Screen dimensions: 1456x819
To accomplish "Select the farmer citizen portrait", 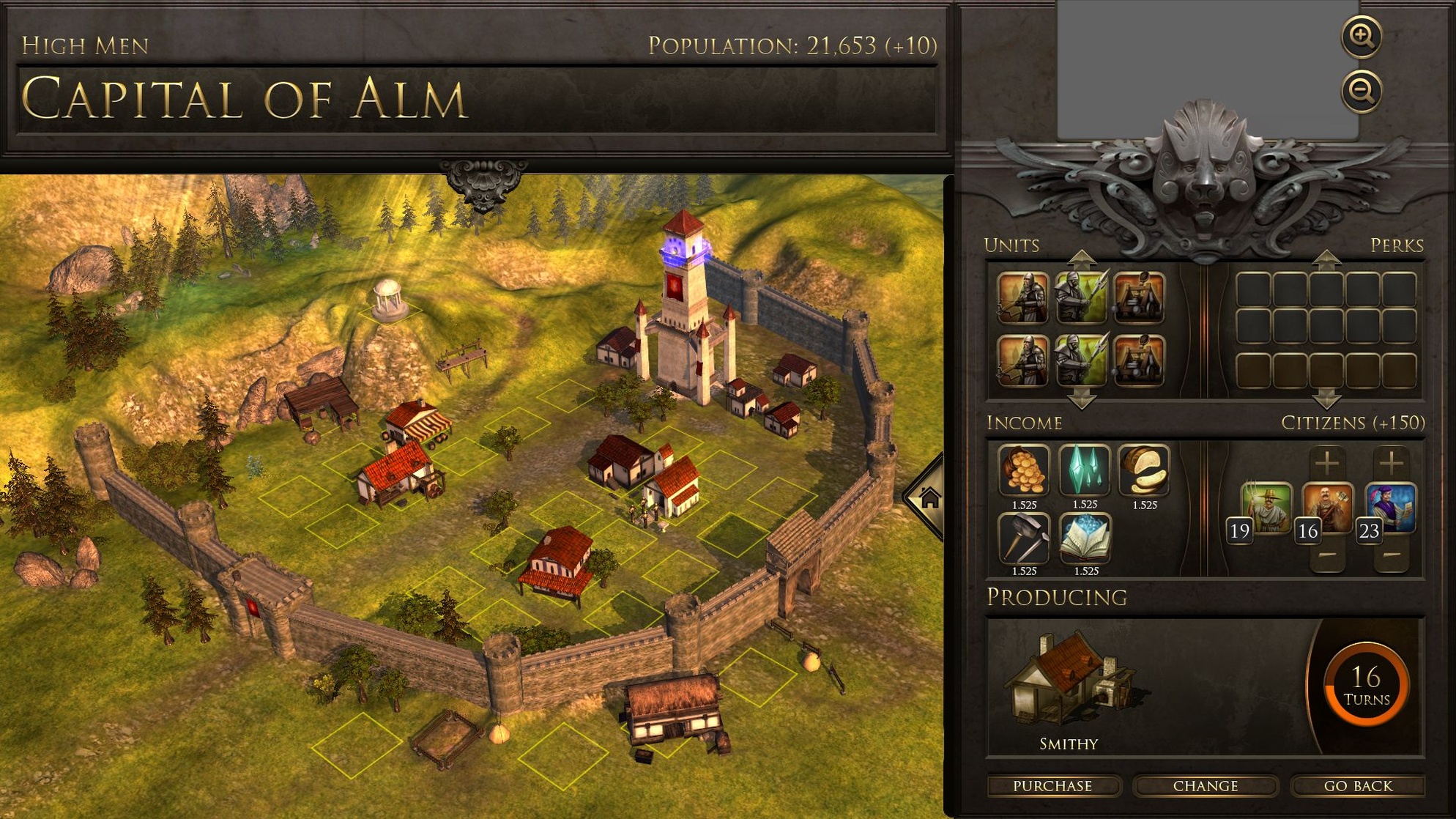I will point(1267,507).
